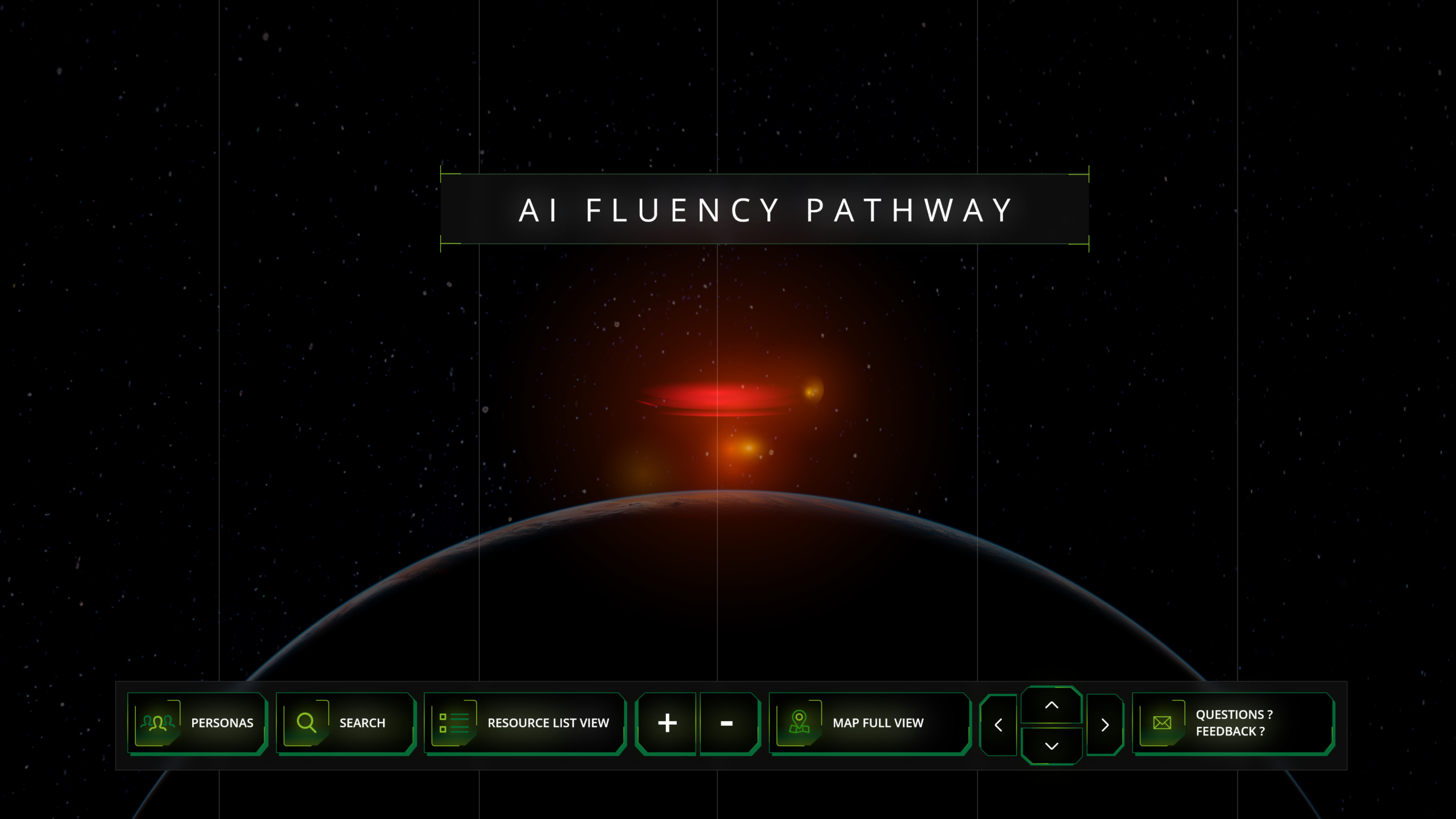The width and height of the screenshot is (1456, 819).
Task: Zoom out with the minus button
Action: 728,723
